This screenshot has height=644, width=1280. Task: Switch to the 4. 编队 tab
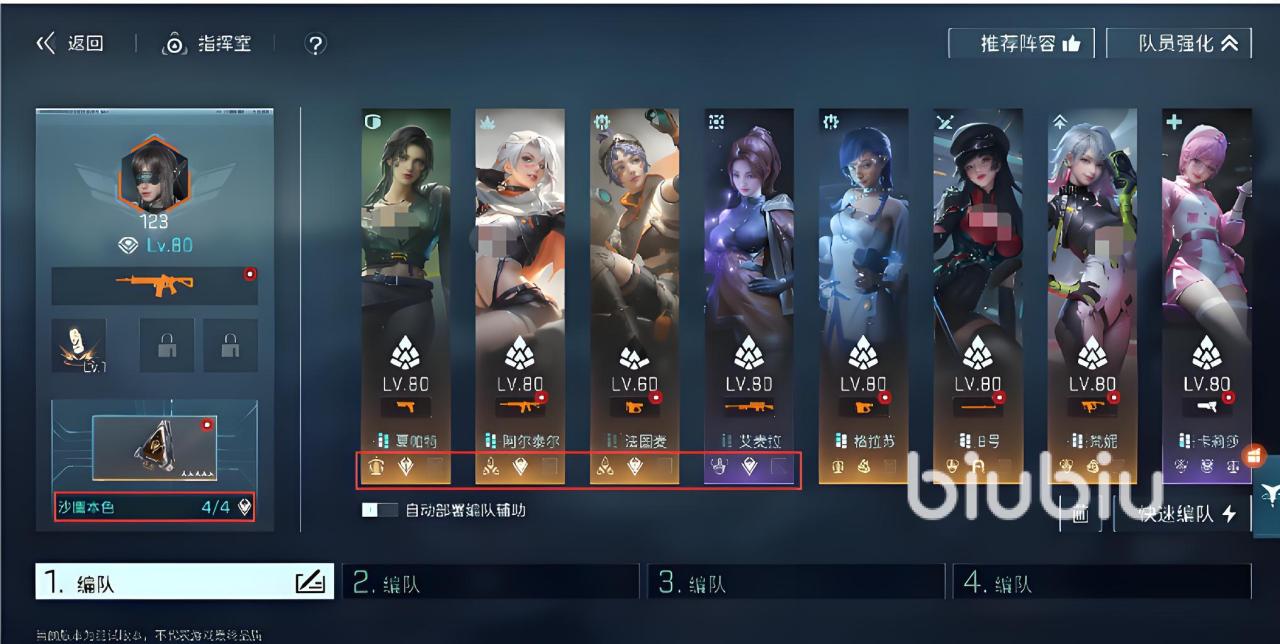coord(1100,583)
